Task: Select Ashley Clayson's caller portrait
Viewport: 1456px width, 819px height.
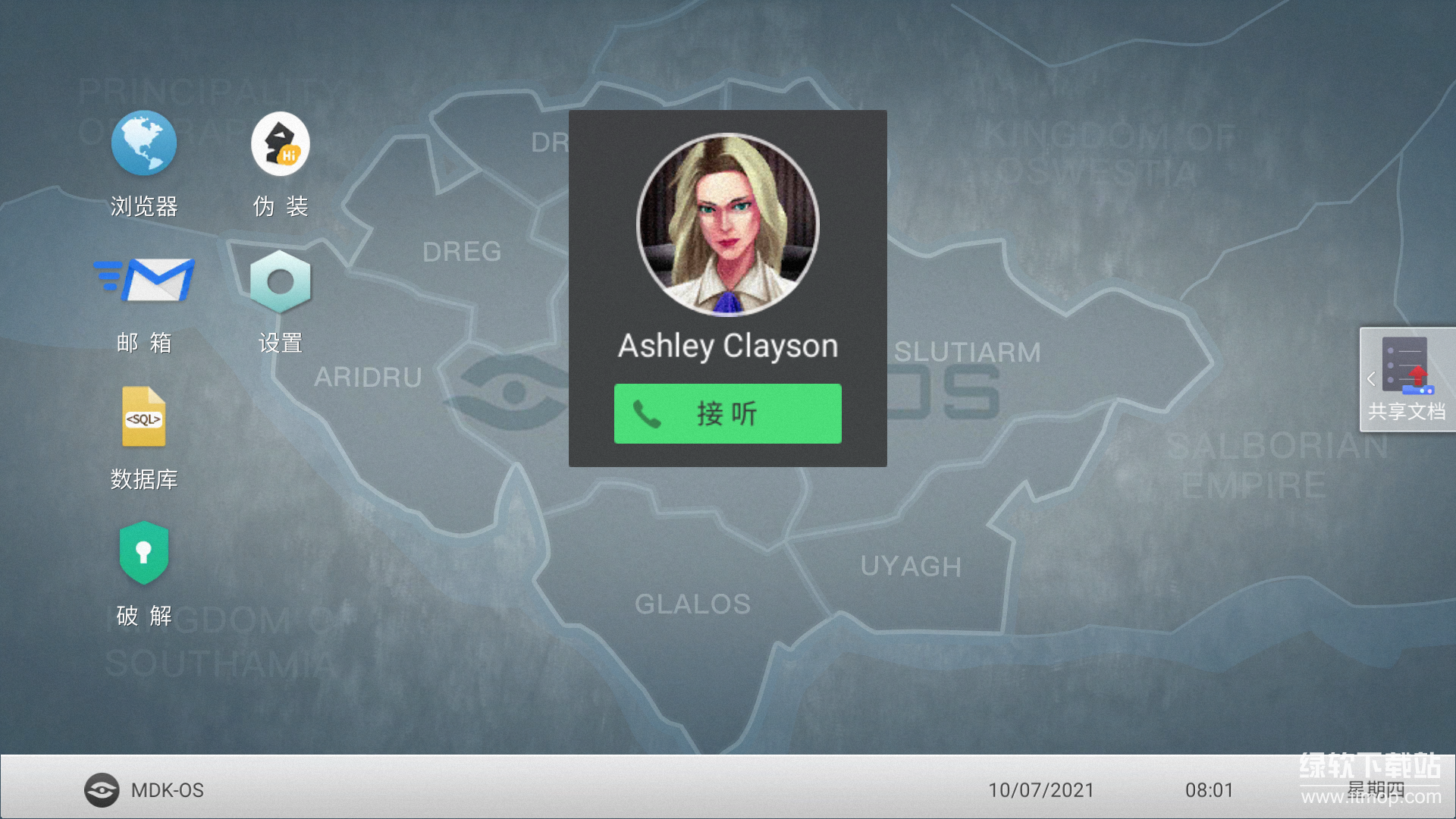Action: tap(727, 224)
